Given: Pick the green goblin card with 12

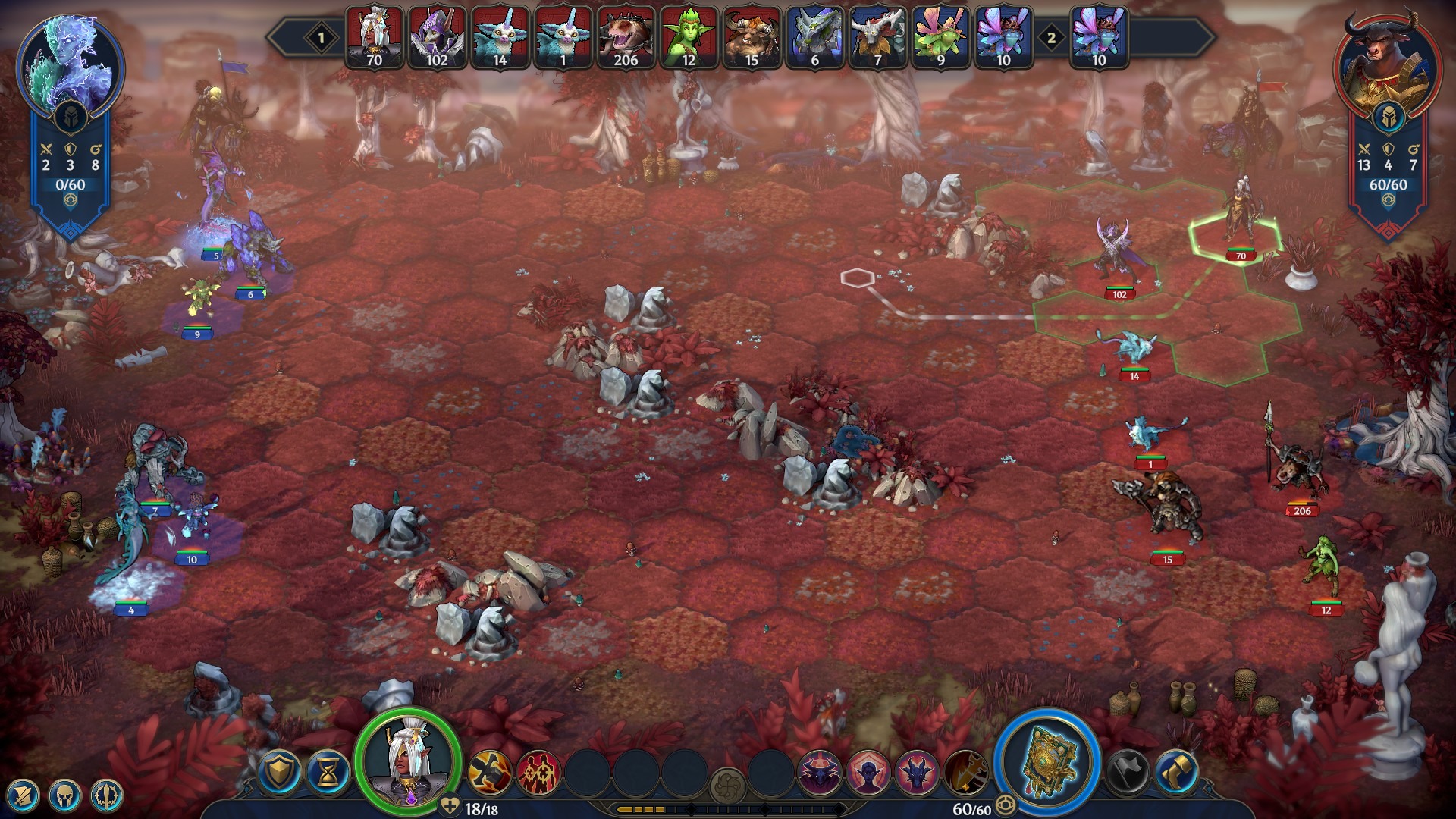Looking at the screenshot, I should (x=689, y=38).
